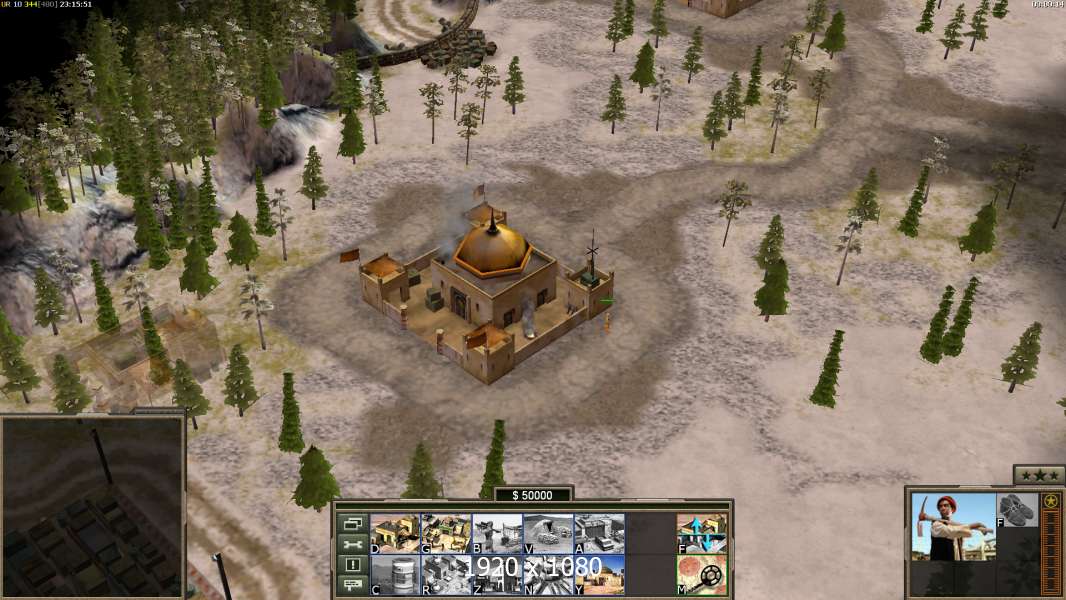Click the overlapping windows button
The width and height of the screenshot is (1066, 600).
(x=353, y=523)
